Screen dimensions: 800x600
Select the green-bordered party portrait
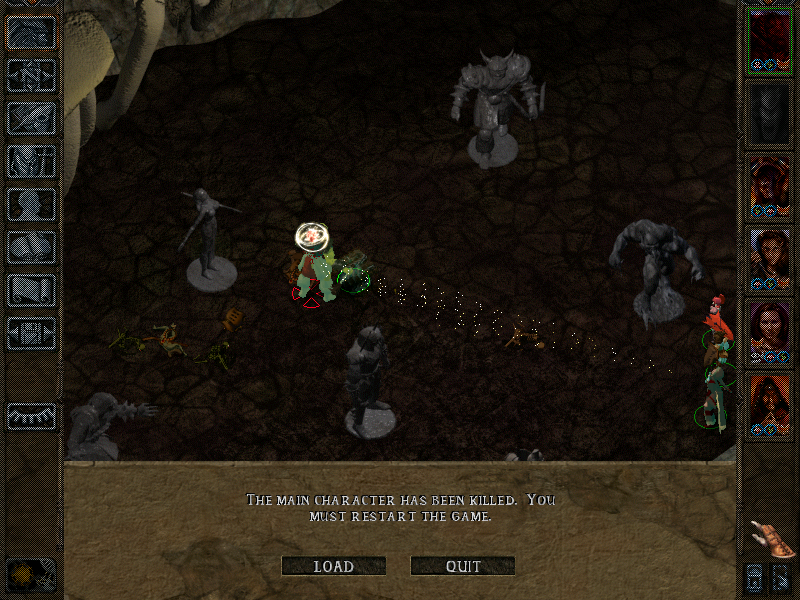point(770,40)
